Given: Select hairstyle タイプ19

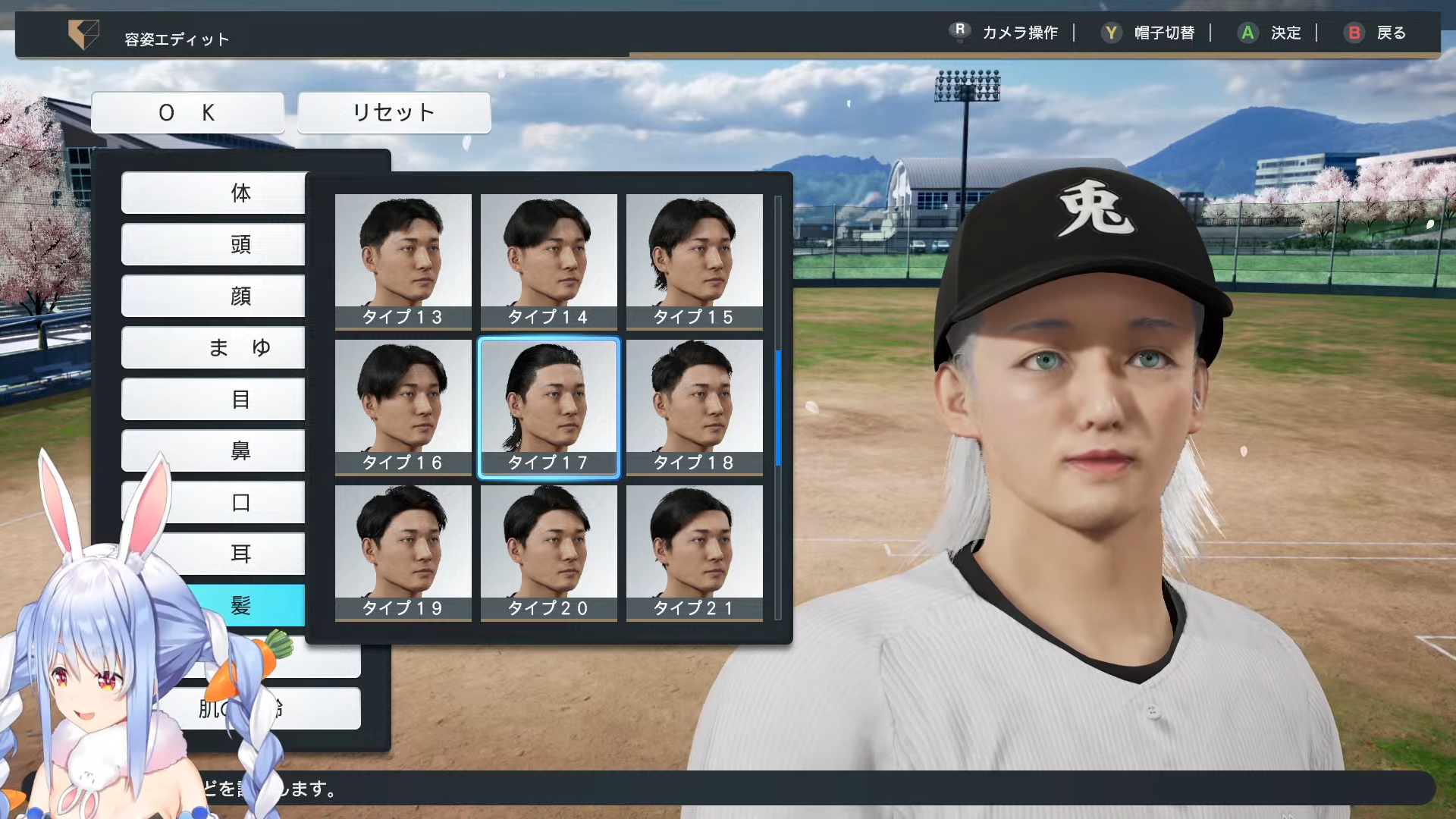Looking at the screenshot, I should click(403, 552).
